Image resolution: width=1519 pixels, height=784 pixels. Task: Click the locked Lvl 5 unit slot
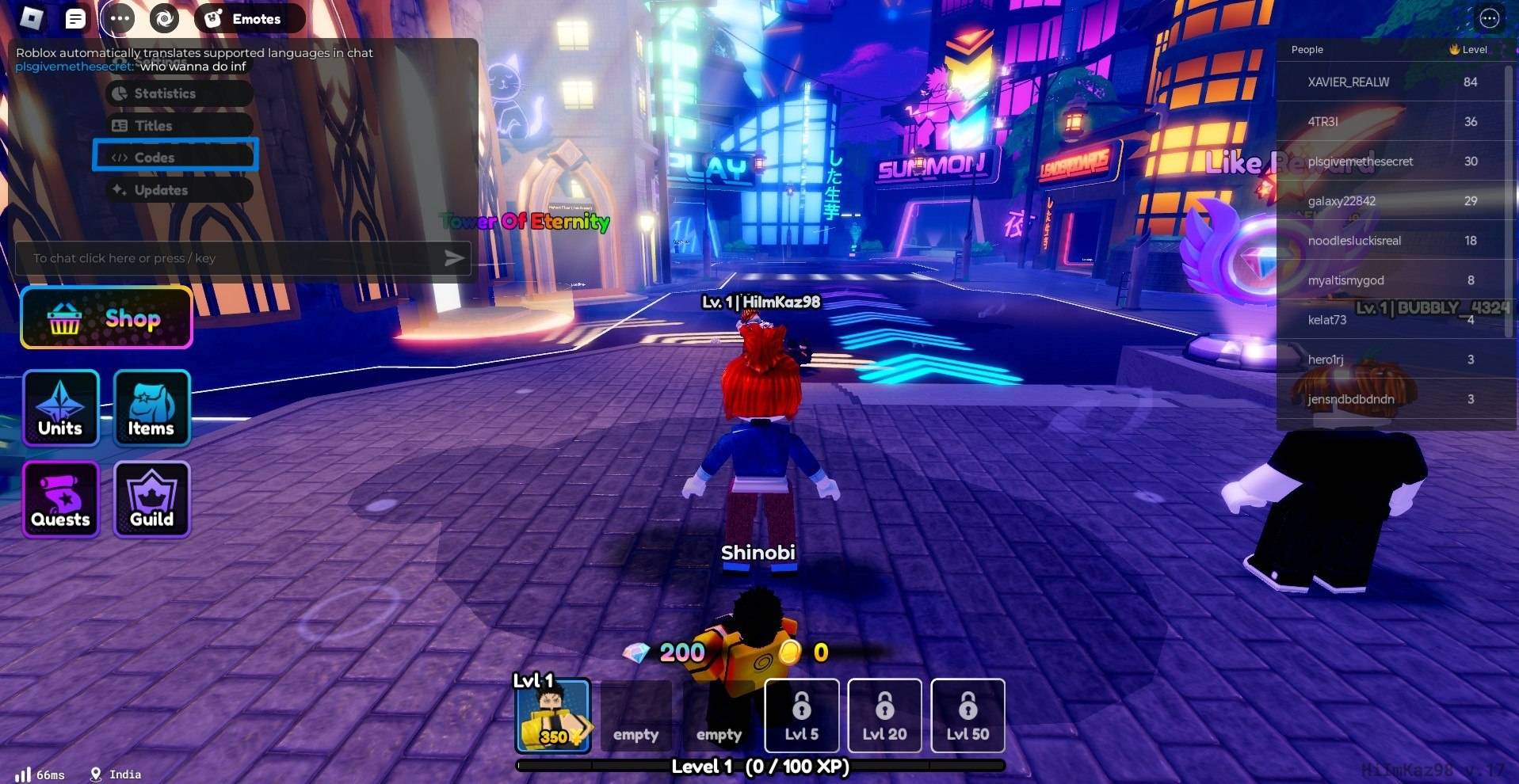pos(802,715)
